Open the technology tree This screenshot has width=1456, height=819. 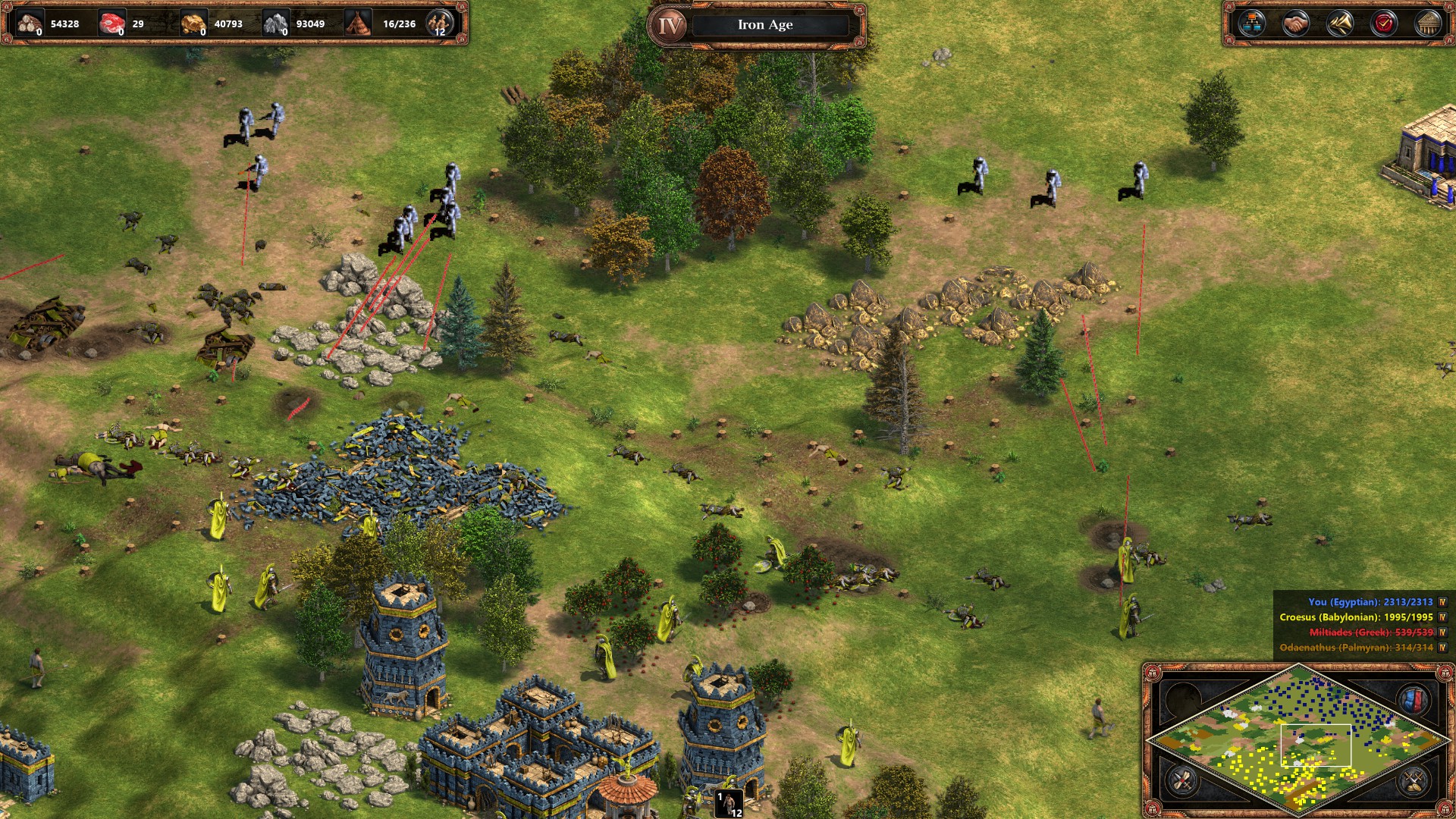(1251, 24)
